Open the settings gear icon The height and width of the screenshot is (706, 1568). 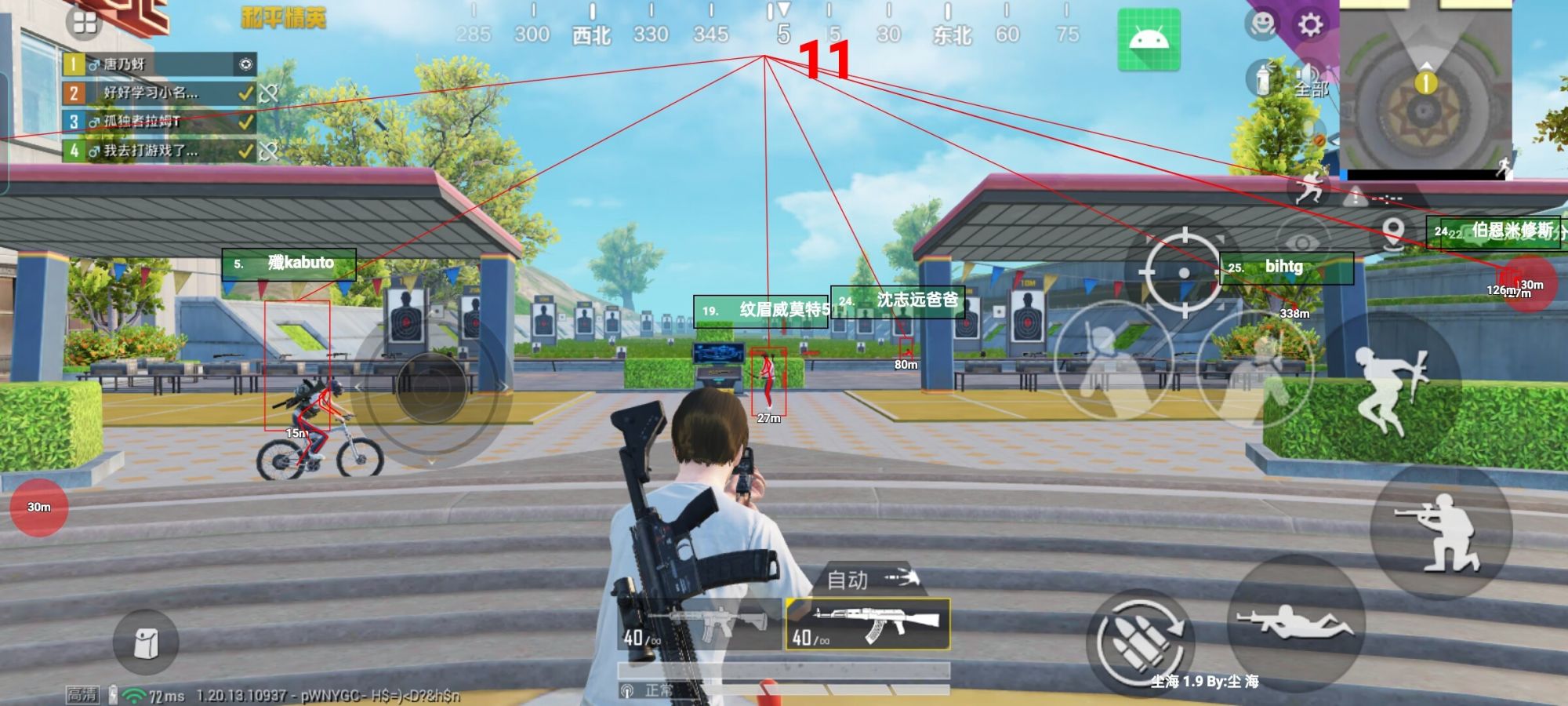[1310, 25]
